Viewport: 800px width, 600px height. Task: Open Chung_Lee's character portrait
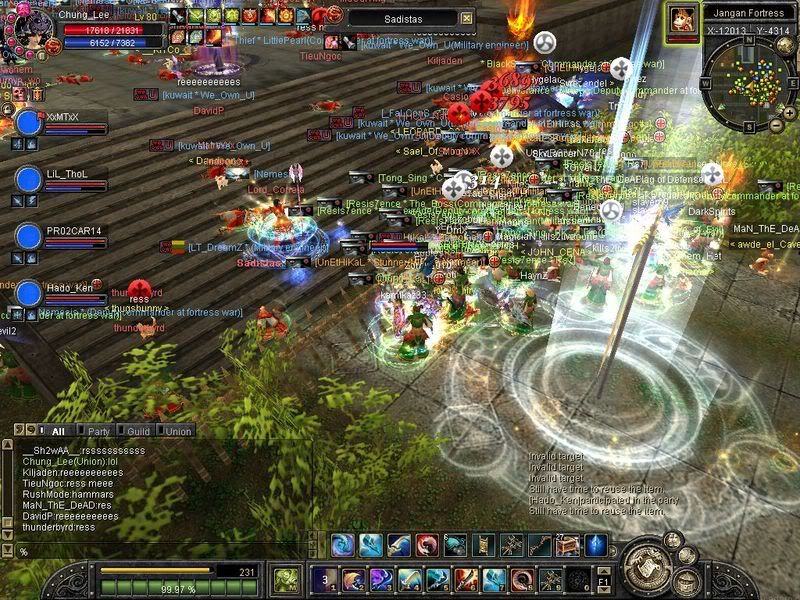click(28, 28)
